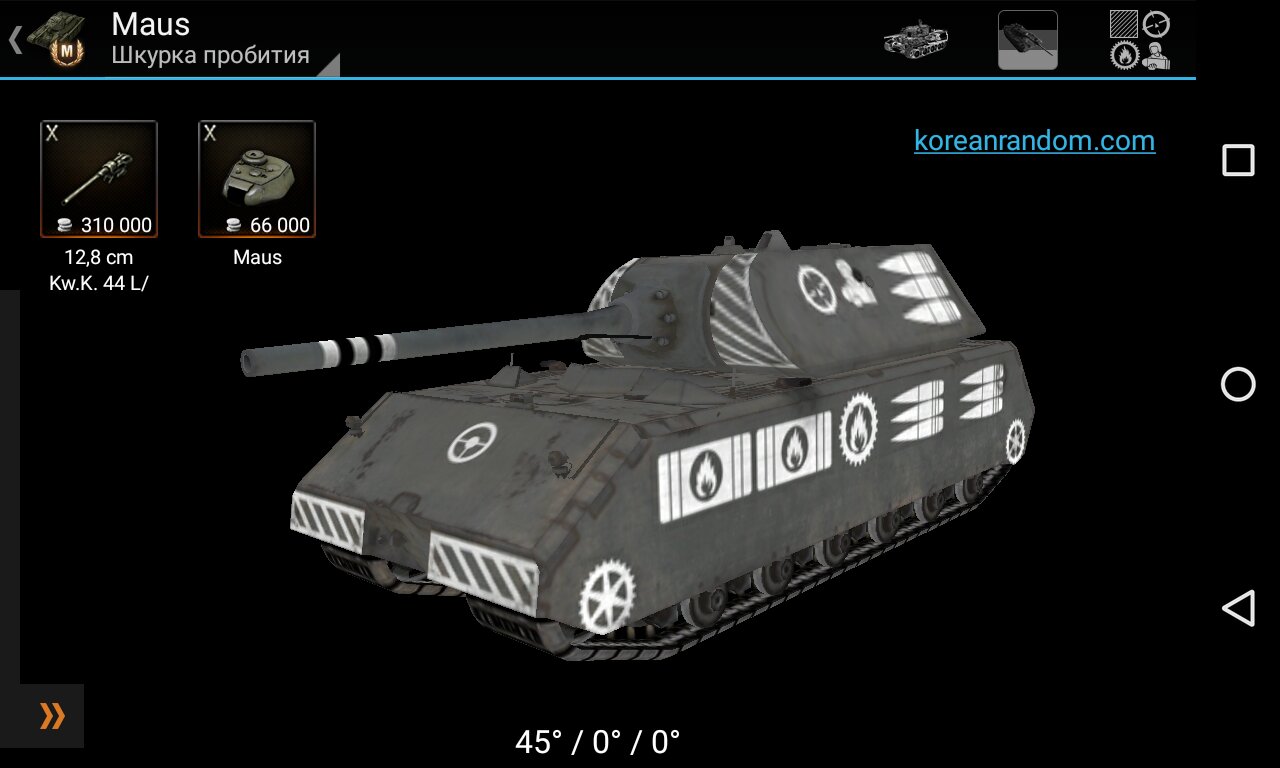Go back using the top-left arrow
1280x768 pixels.
15,40
